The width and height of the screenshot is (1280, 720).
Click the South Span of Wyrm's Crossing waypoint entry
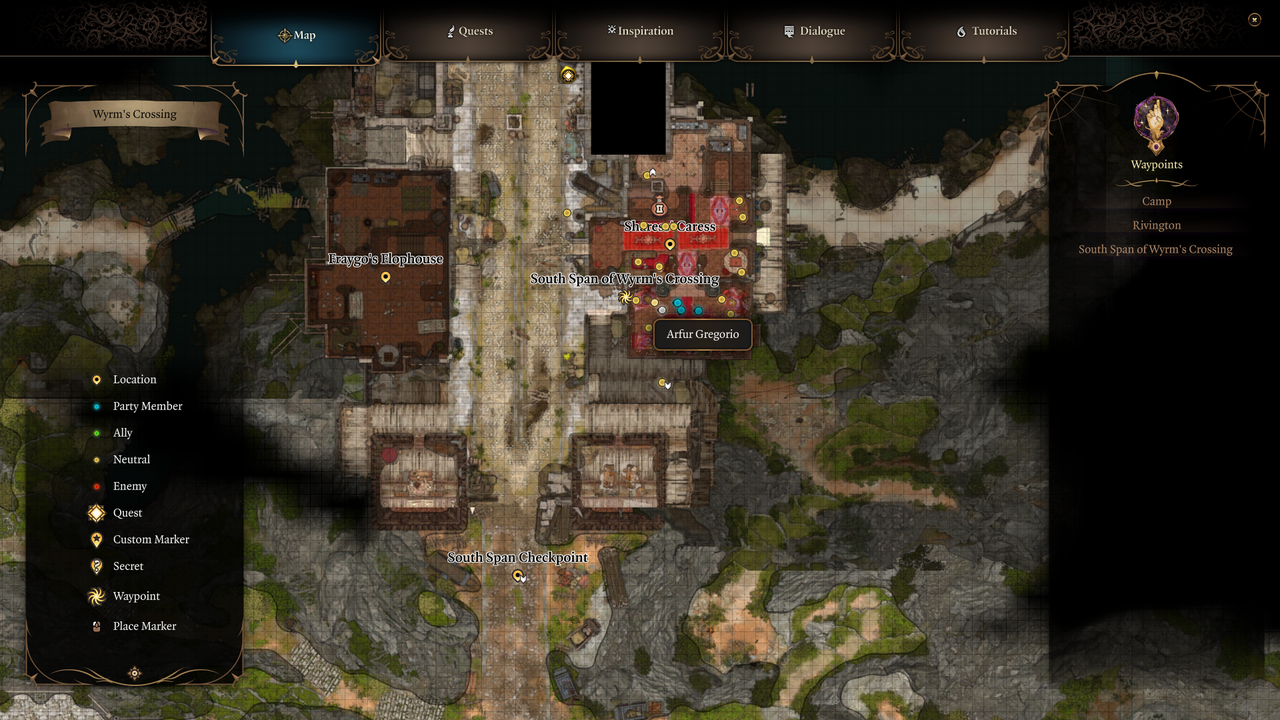(x=1156, y=249)
